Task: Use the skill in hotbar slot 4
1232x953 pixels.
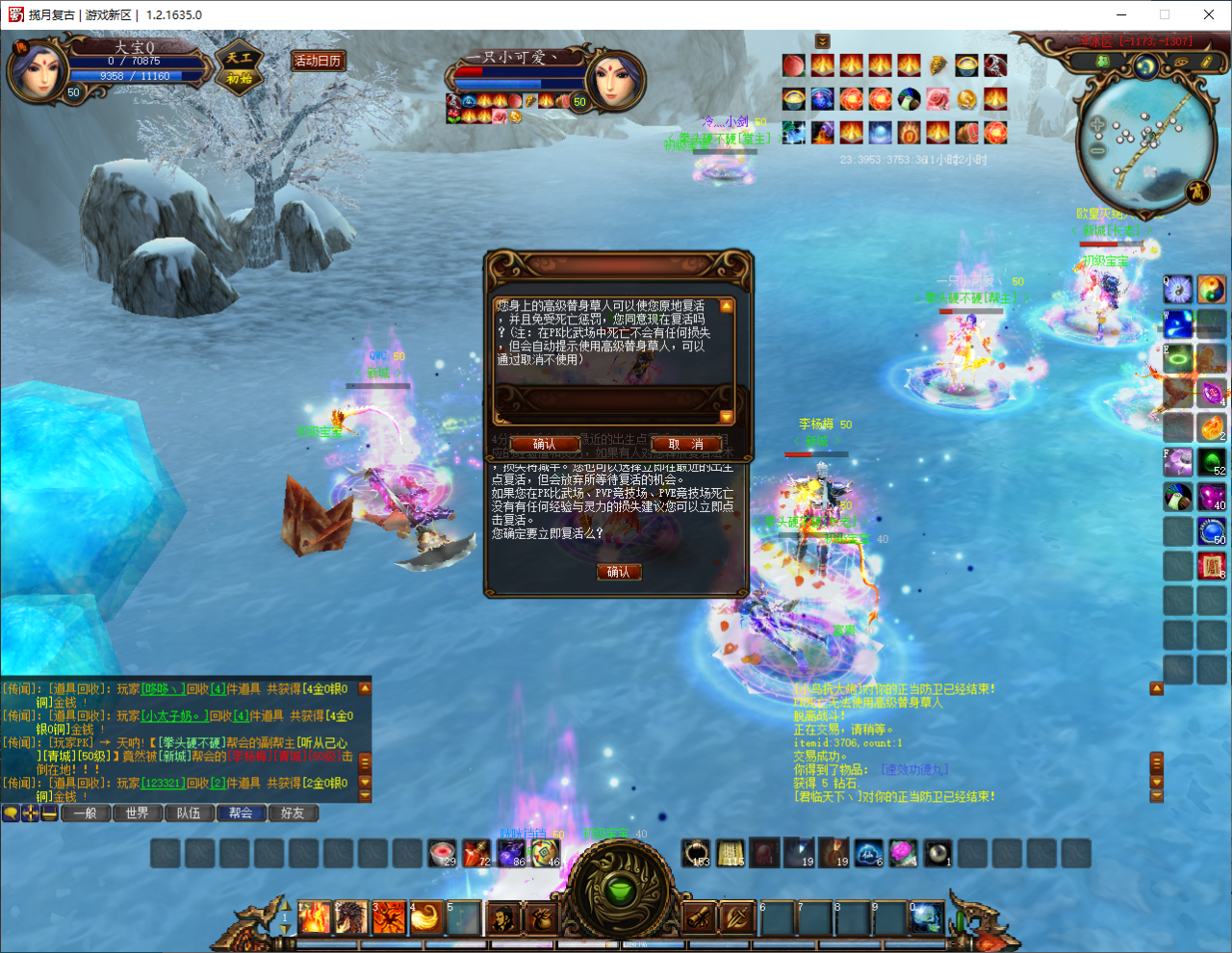Action: (x=425, y=917)
